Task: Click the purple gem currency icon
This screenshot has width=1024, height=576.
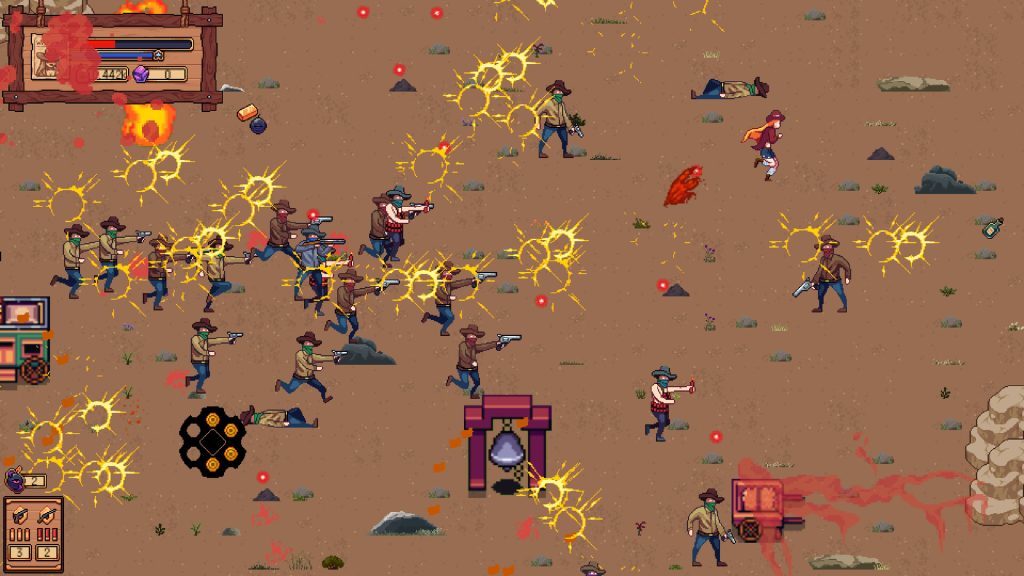Action: 141,74
